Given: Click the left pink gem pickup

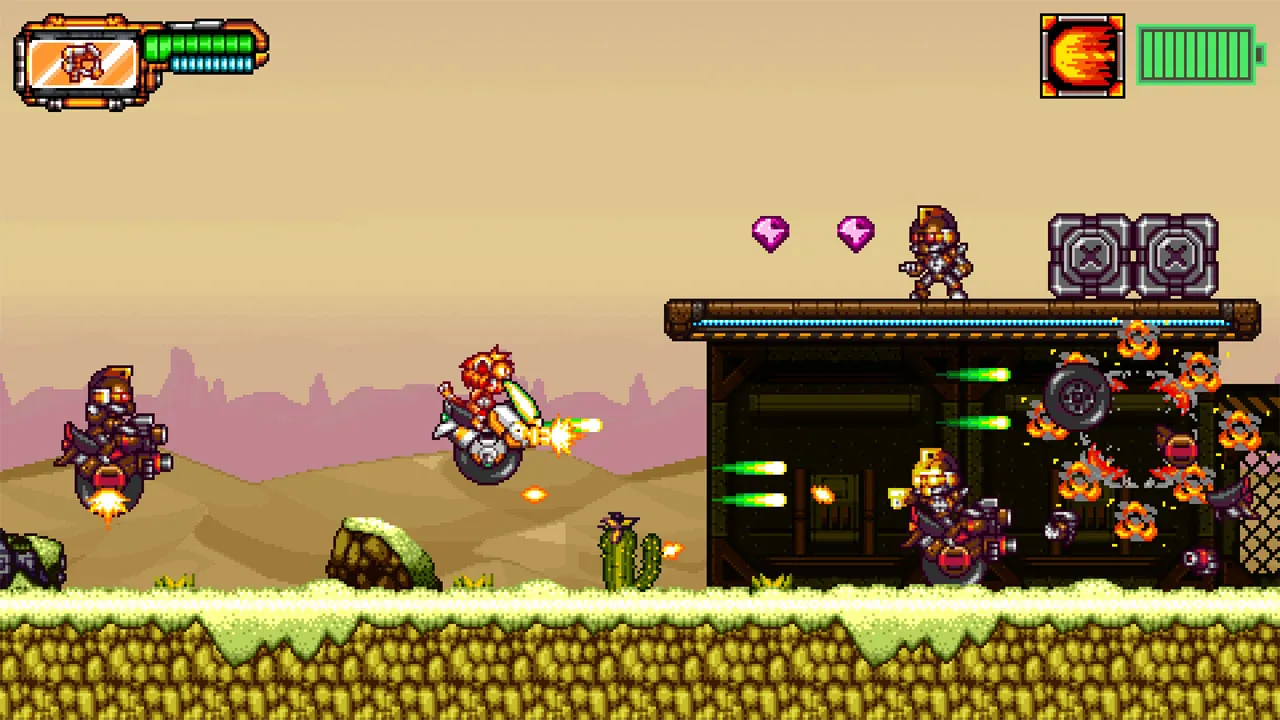Looking at the screenshot, I should [x=769, y=233].
